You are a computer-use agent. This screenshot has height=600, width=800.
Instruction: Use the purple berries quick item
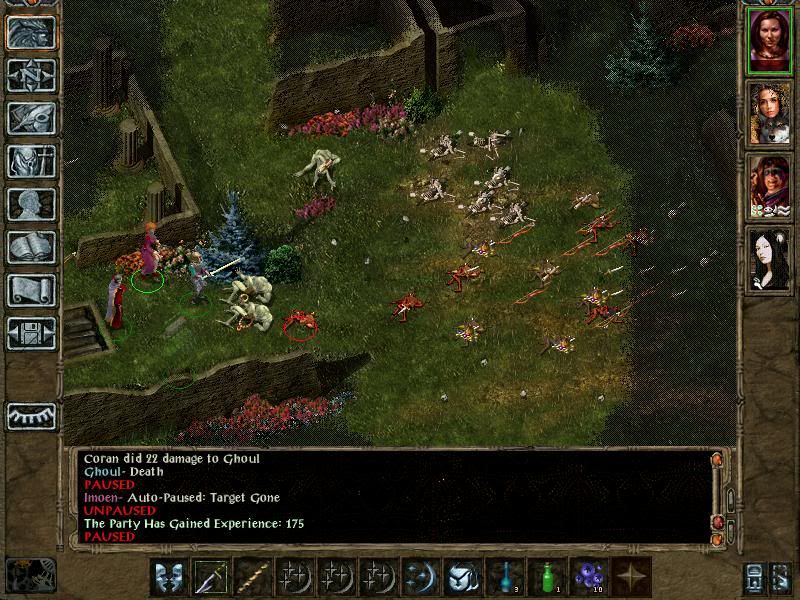click(x=589, y=577)
